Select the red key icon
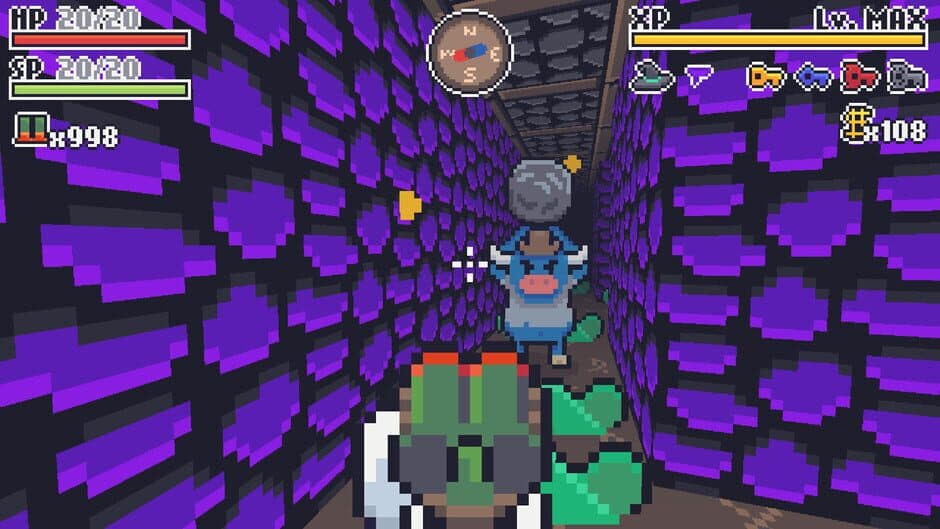This screenshot has height=529, width=940. point(859,76)
